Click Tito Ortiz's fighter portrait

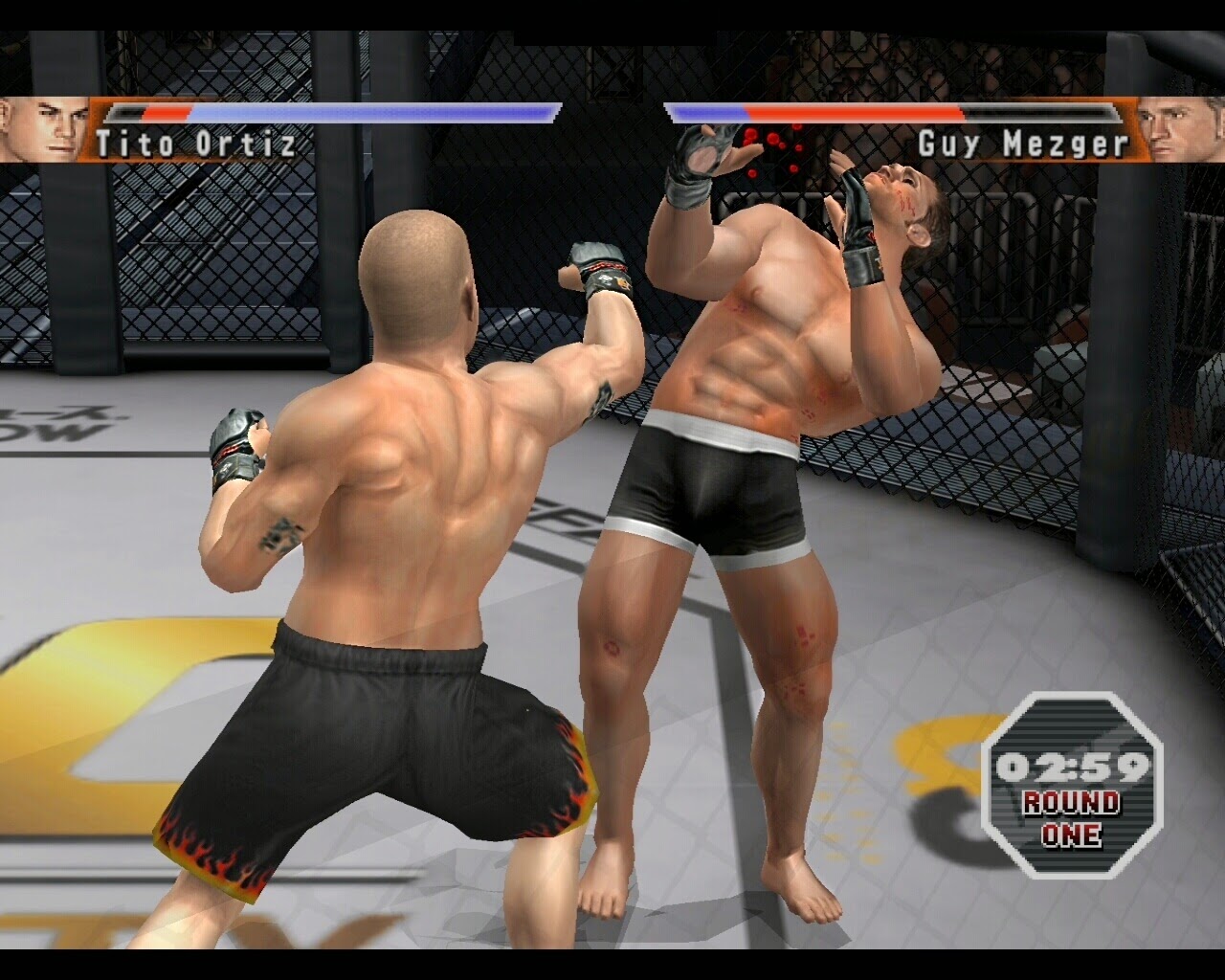[42, 128]
